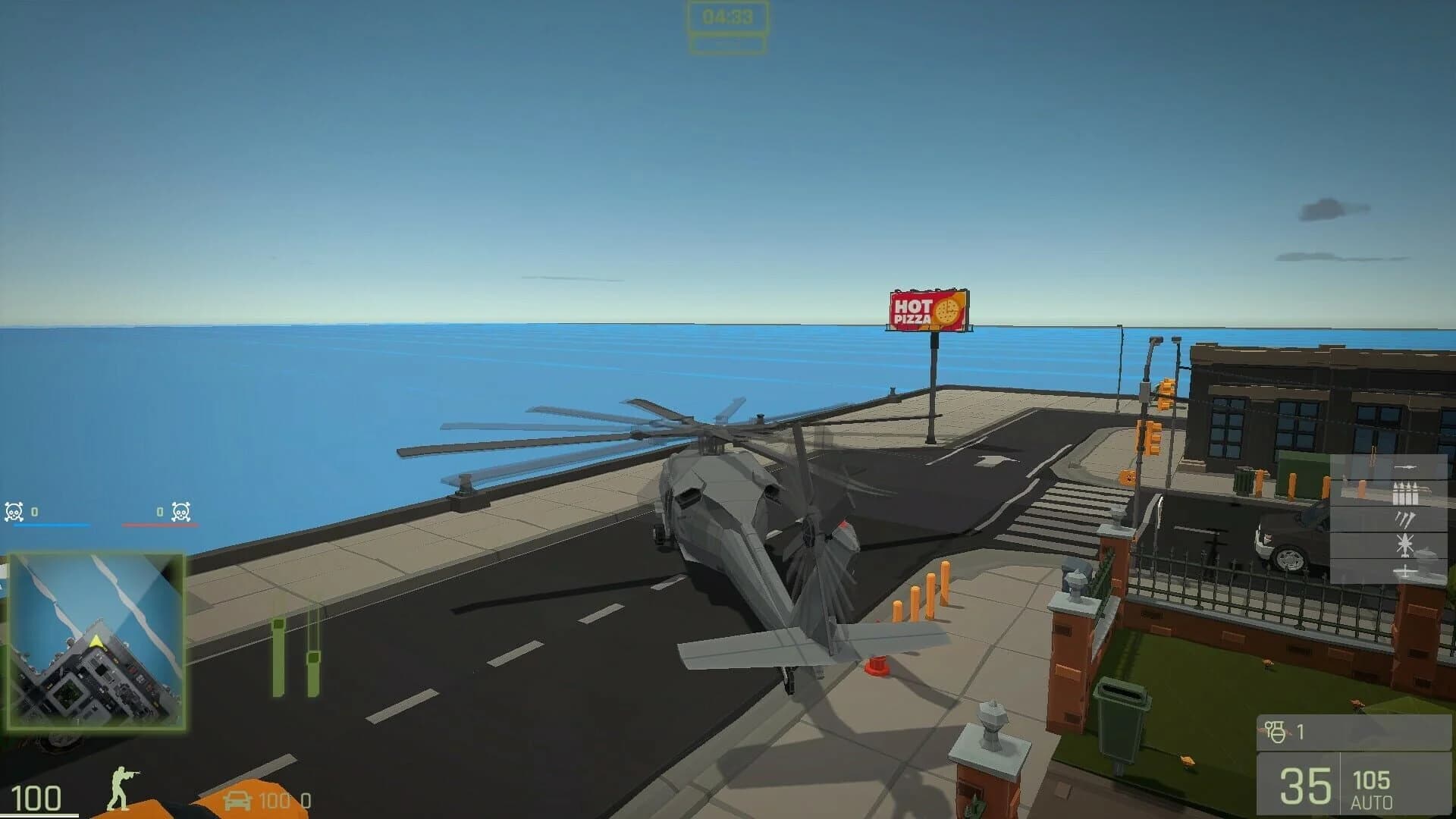Viewport: 1456px width, 819px height.
Task: Click the frag grenade icon in the ammo panel
Action: (x=1276, y=730)
